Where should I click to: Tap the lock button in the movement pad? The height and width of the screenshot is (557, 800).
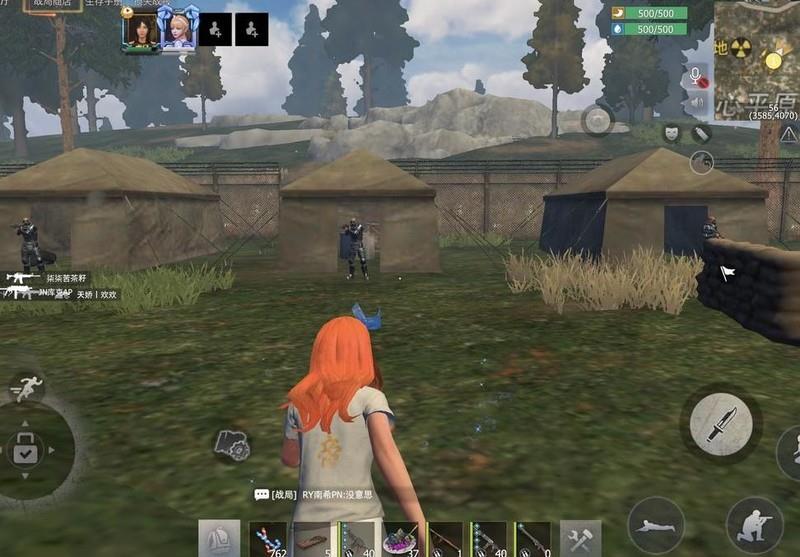pyautogui.click(x=25, y=451)
